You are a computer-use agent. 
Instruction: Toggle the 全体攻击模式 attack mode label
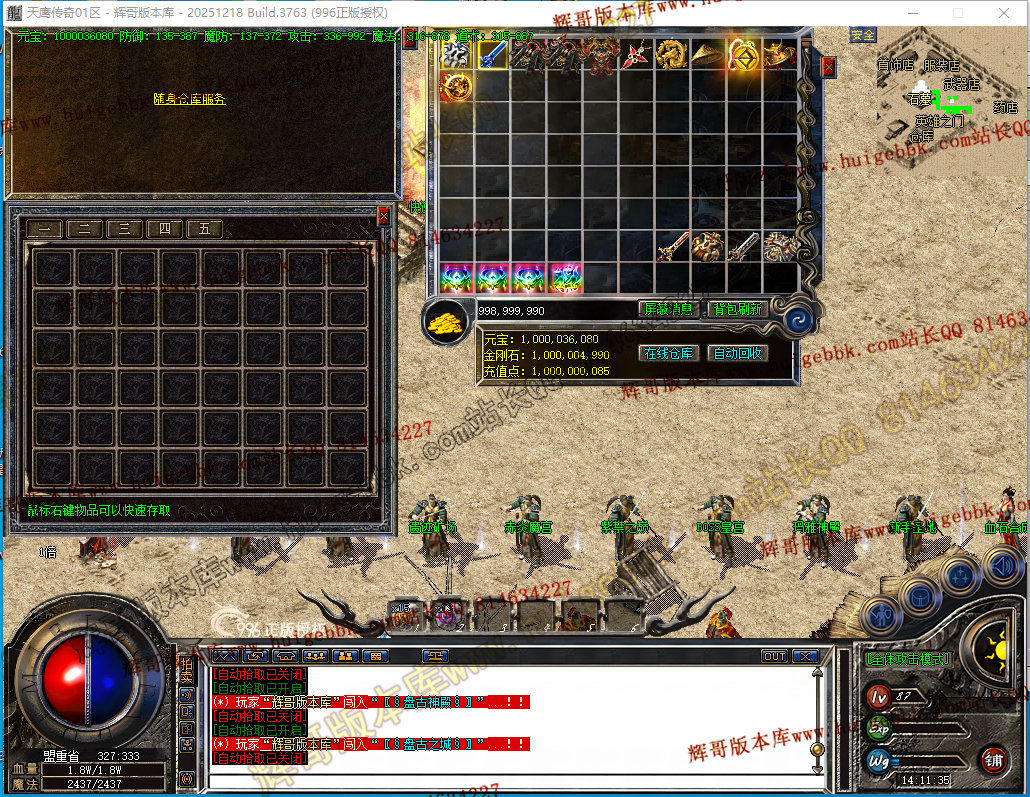pyautogui.click(x=906, y=658)
